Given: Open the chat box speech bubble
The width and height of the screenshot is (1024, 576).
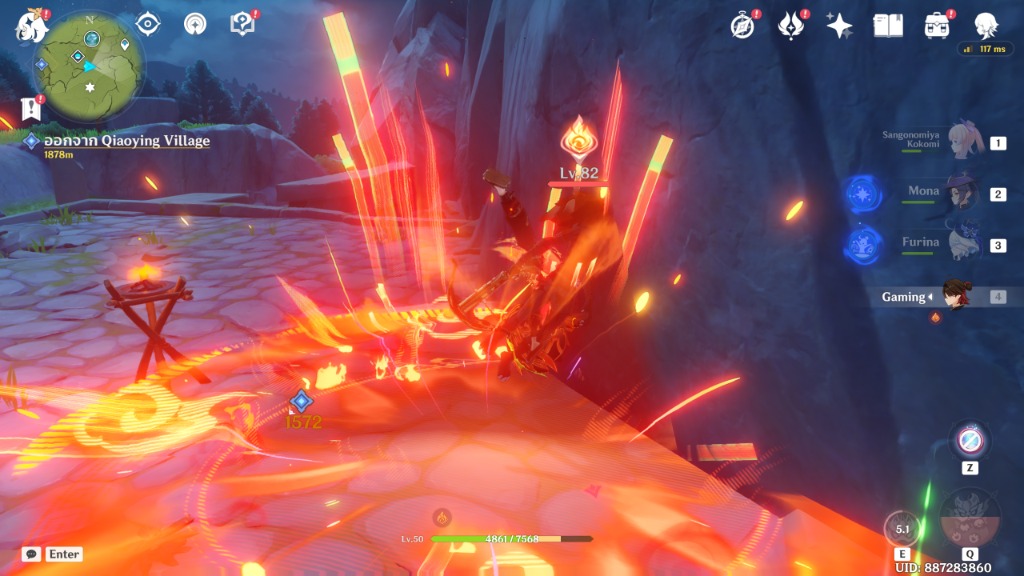Looking at the screenshot, I should pyautogui.click(x=32, y=554).
